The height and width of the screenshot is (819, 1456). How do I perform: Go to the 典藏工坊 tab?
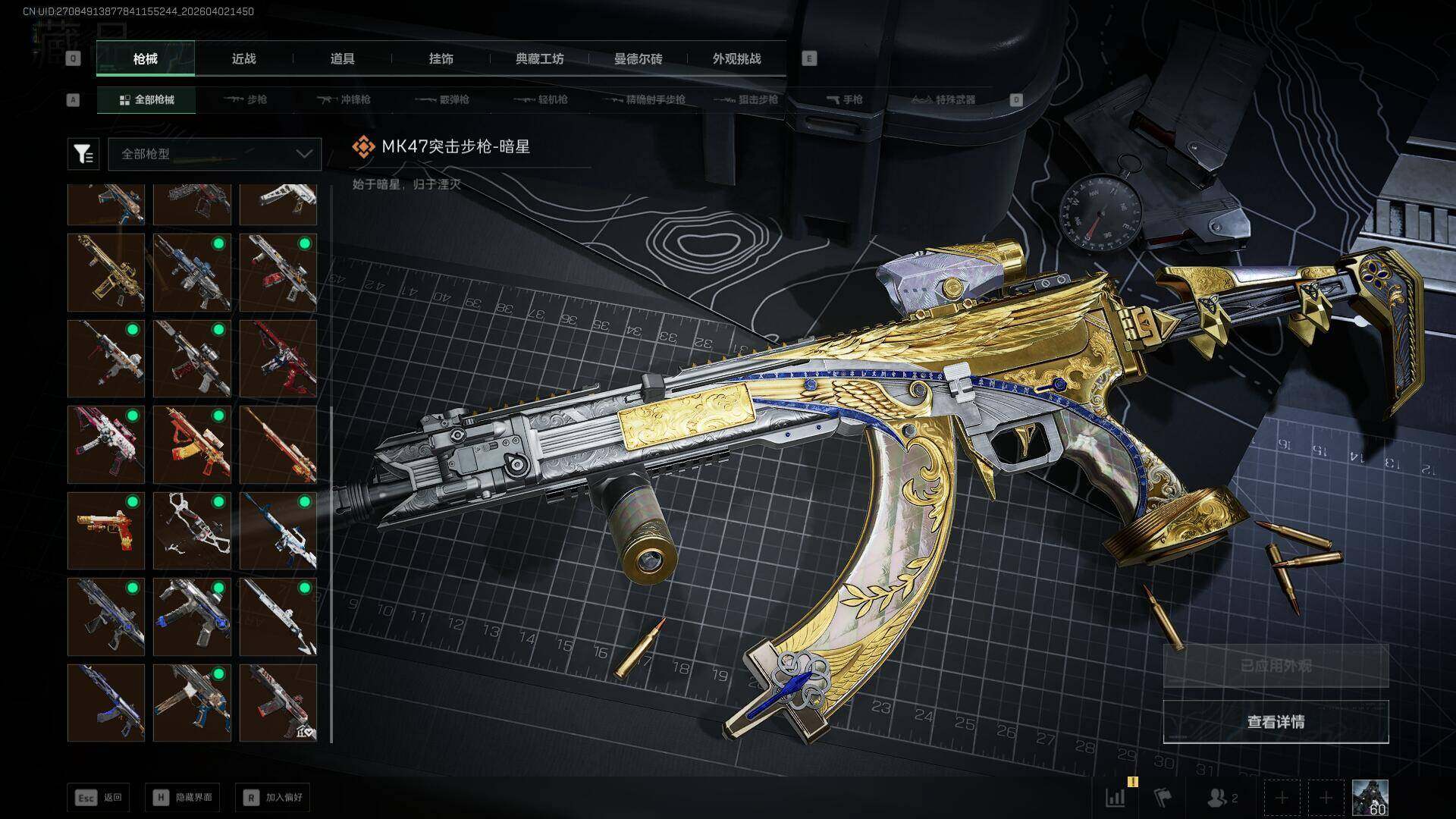(539, 59)
